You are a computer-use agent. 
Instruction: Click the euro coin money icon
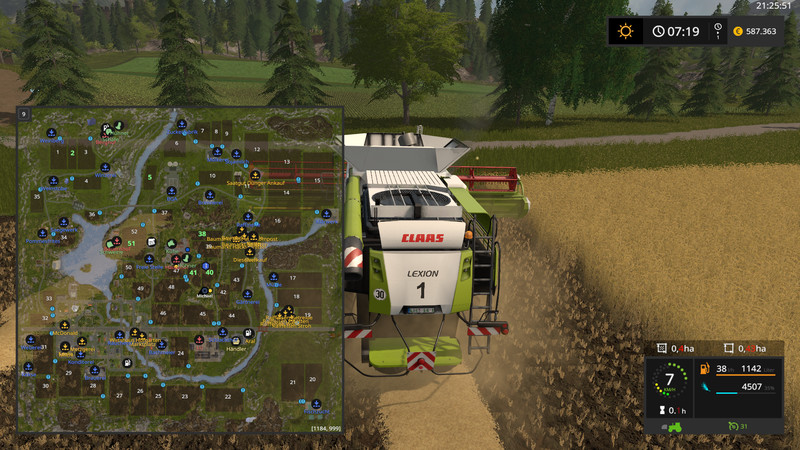click(x=738, y=31)
